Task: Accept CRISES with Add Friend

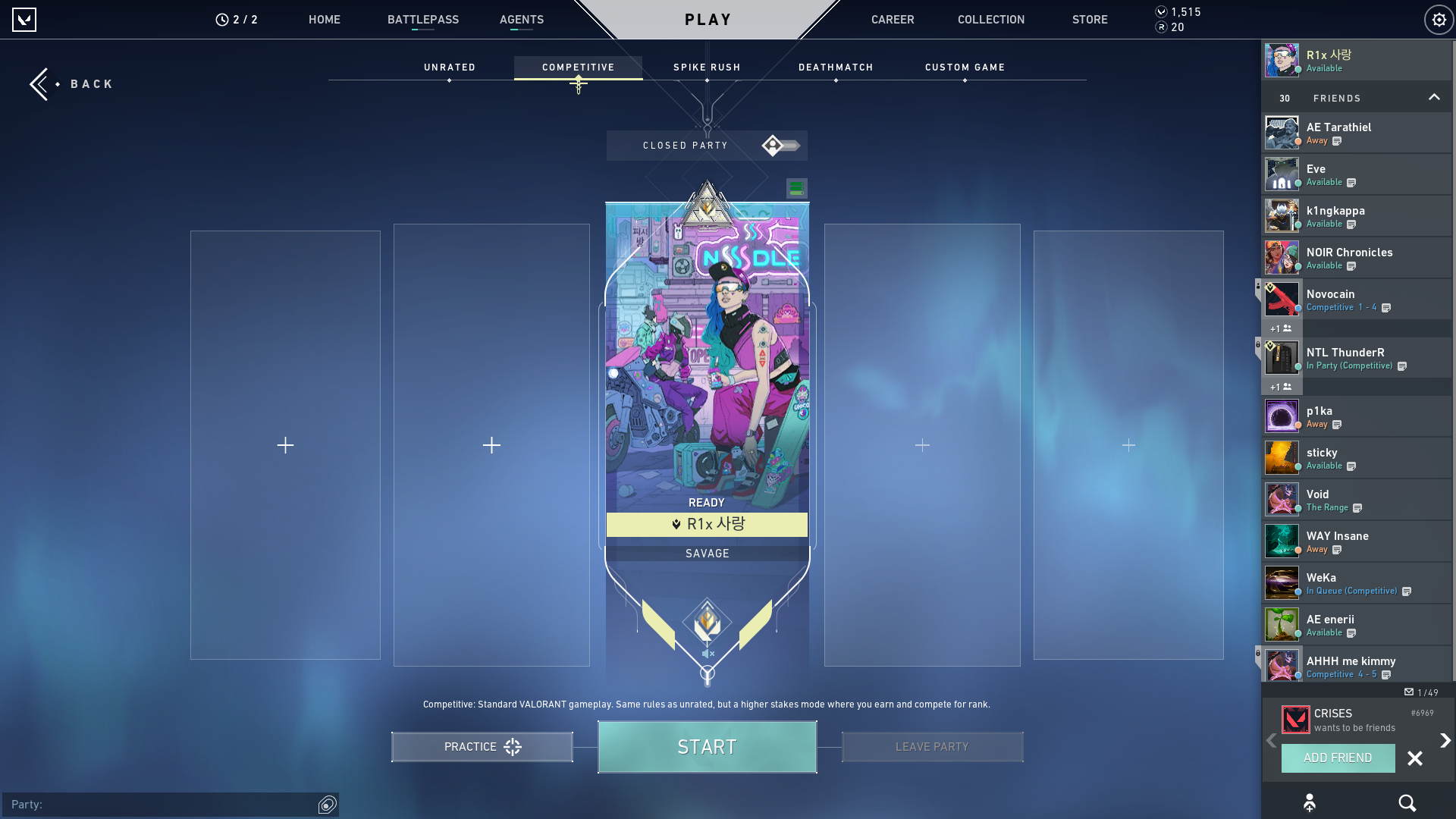Action: [1338, 758]
